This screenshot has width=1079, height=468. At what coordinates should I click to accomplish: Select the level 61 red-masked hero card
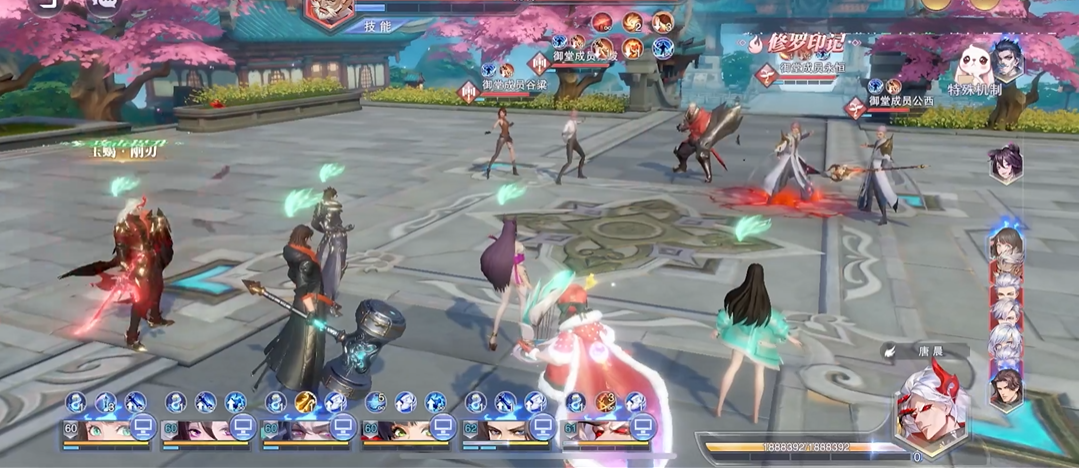coord(596,430)
